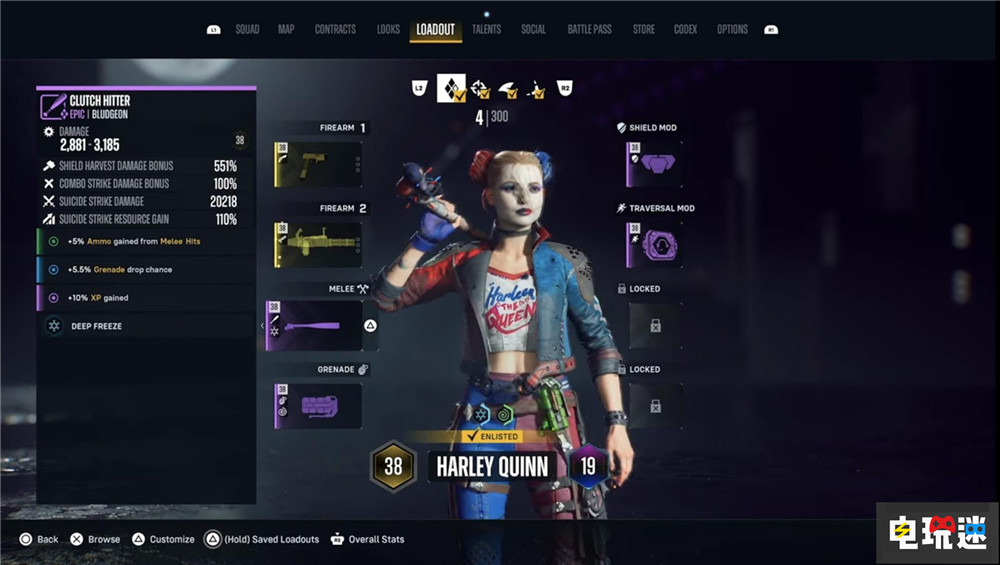Select the Firearm 1 pistol slot
Image resolution: width=1000 pixels, height=565 pixels.
(318, 164)
